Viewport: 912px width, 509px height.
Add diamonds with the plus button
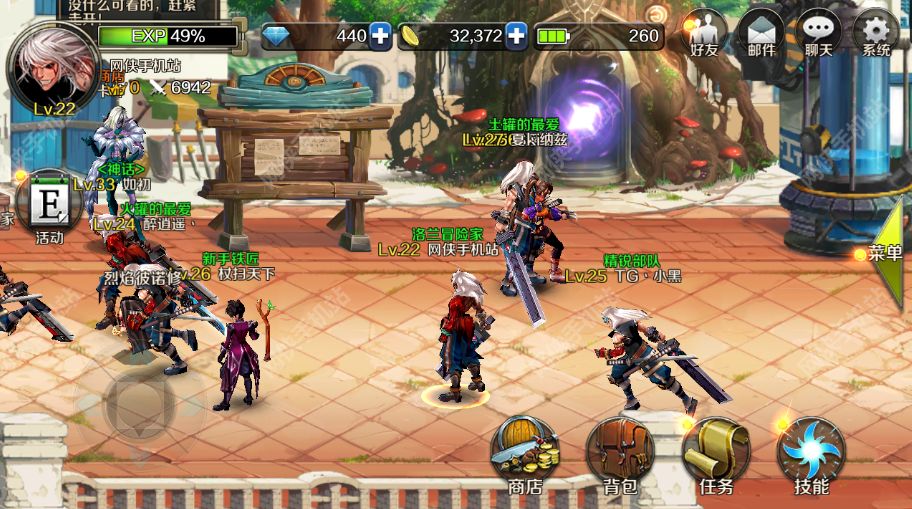coord(380,36)
